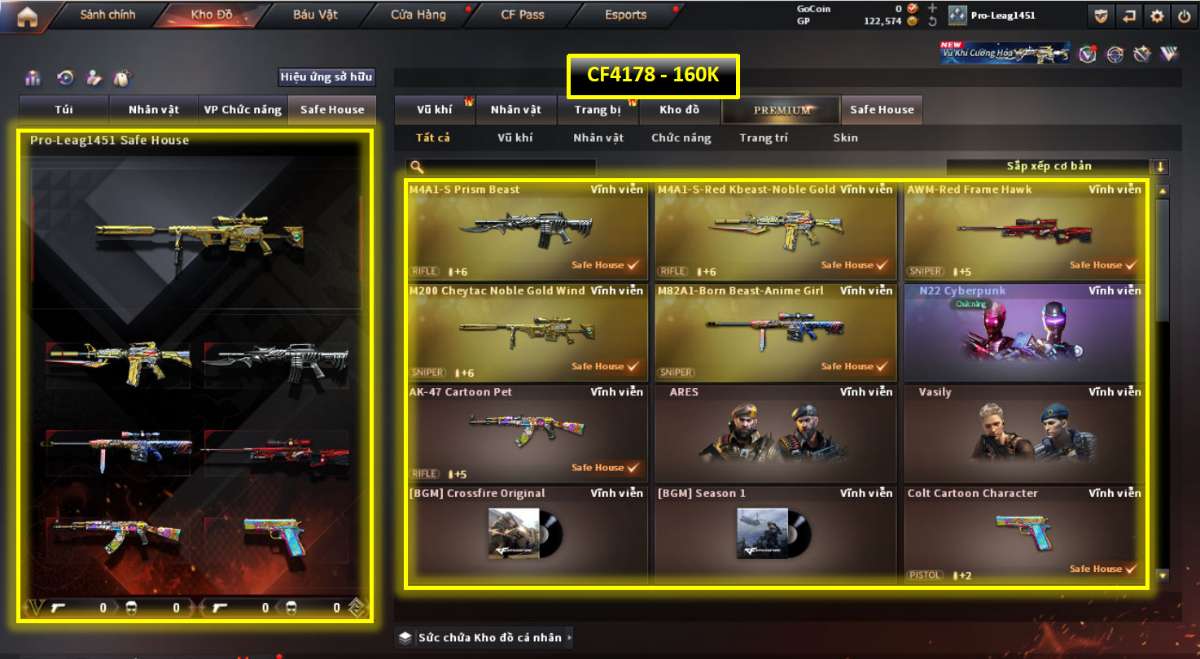Select the N22 Cyberpunk character card
Viewport: 1200px width, 659px height.
coord(1024,331)
